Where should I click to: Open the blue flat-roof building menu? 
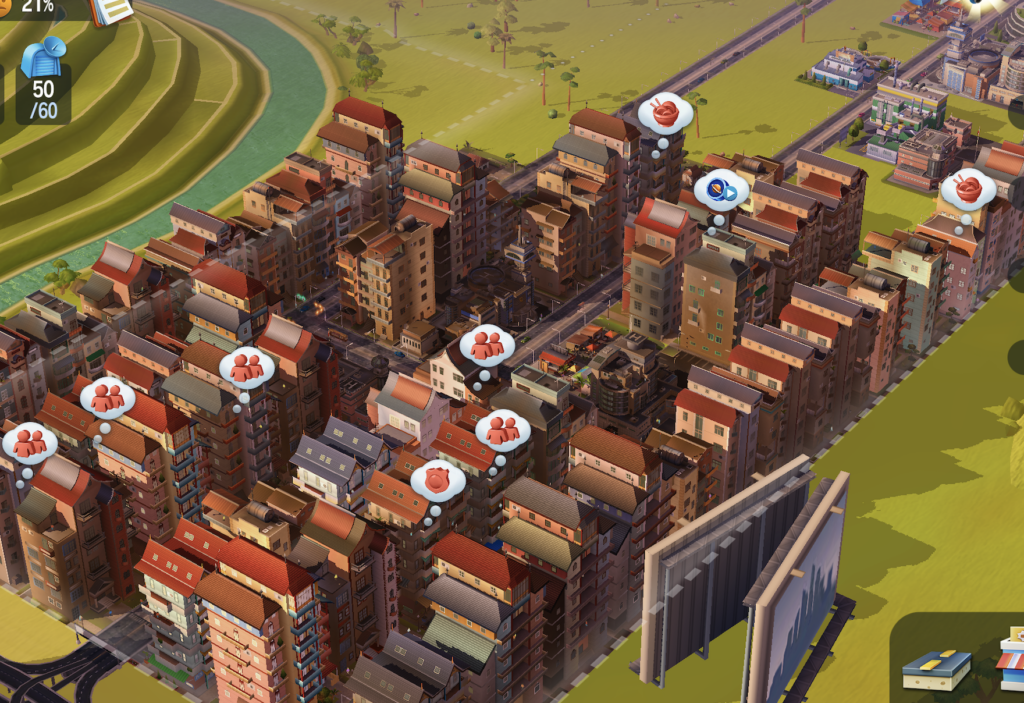click(937, 668)
